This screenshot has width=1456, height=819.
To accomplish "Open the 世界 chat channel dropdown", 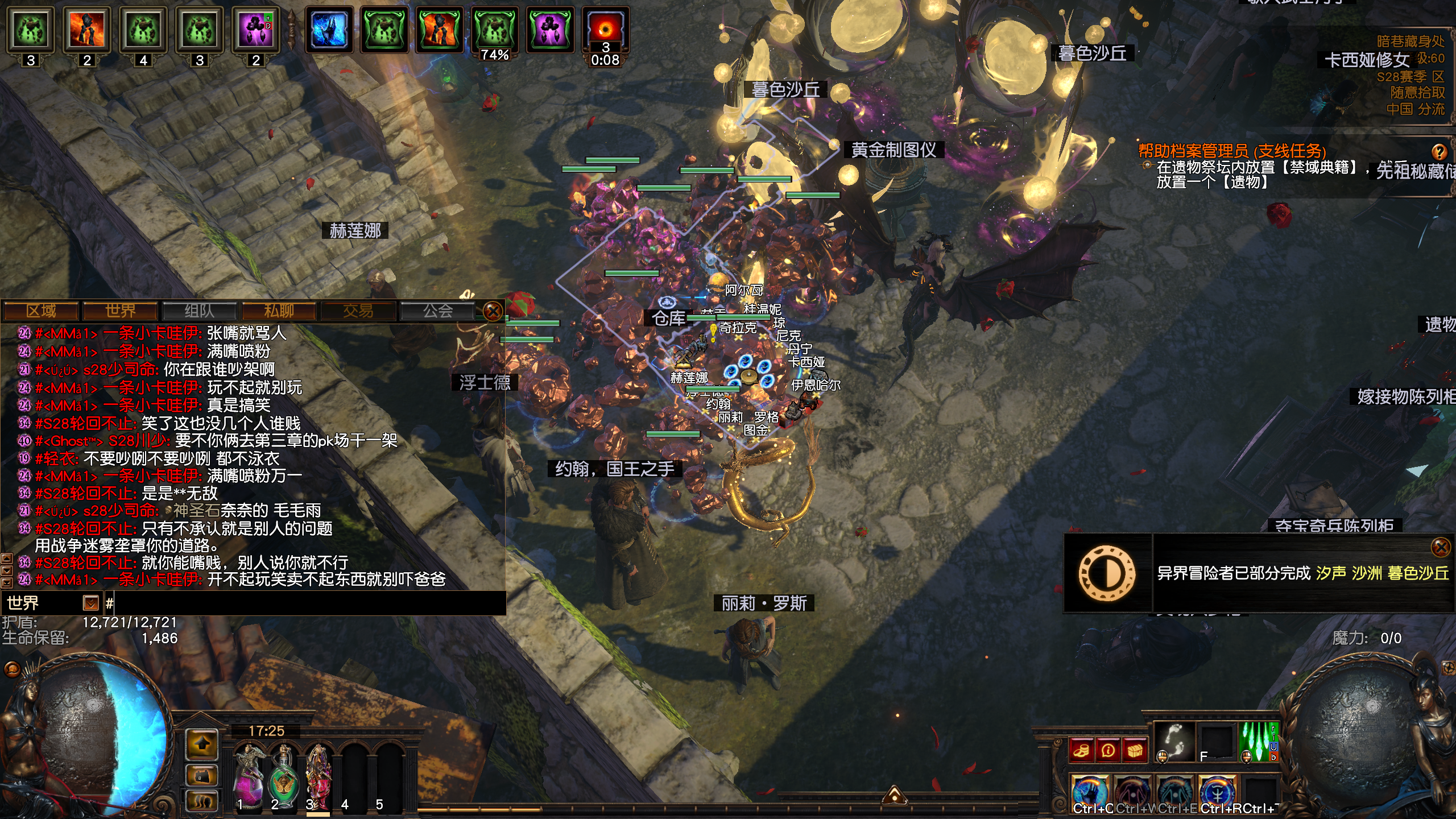I will click(90, 602).
